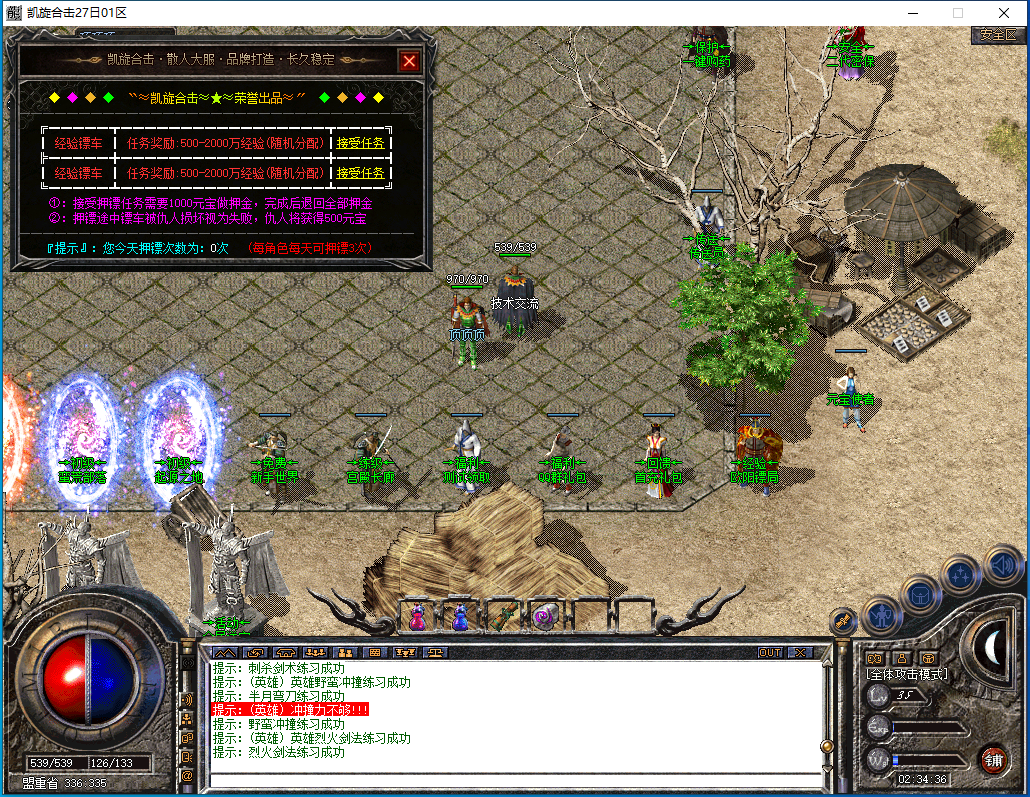Select the green bundle hotbar item
This screenshot has width=1030, height=797.
point(504,617)
